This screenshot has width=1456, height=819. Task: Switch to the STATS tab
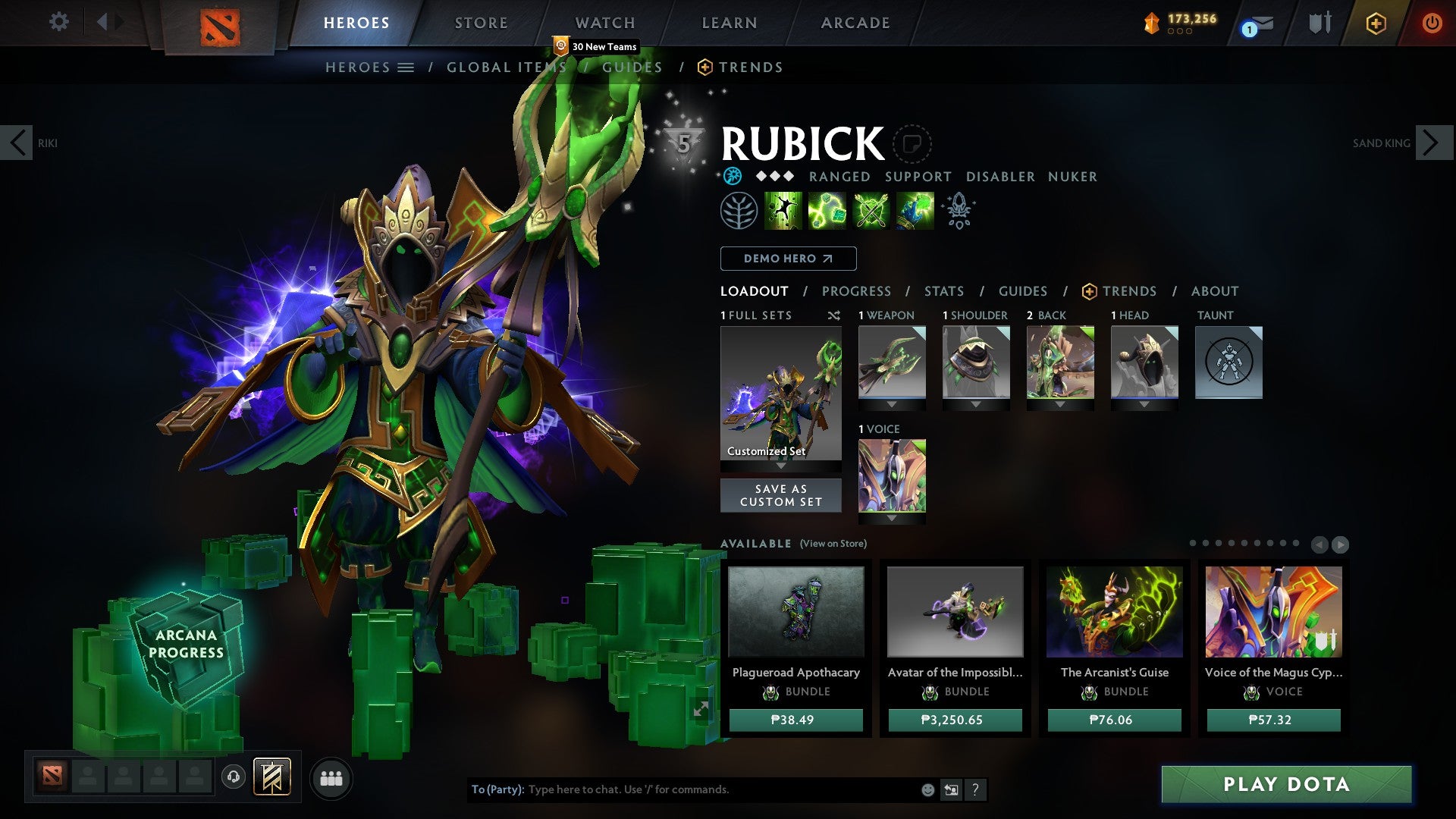(x=943, y=291)
